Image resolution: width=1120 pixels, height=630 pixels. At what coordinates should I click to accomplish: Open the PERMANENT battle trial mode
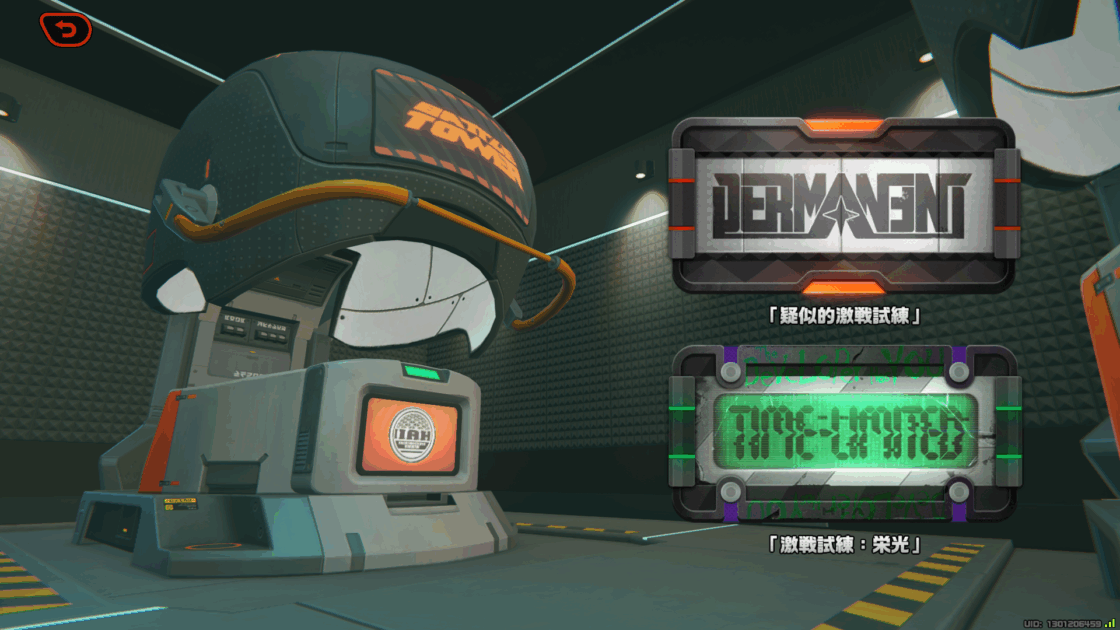click(844, 207)
